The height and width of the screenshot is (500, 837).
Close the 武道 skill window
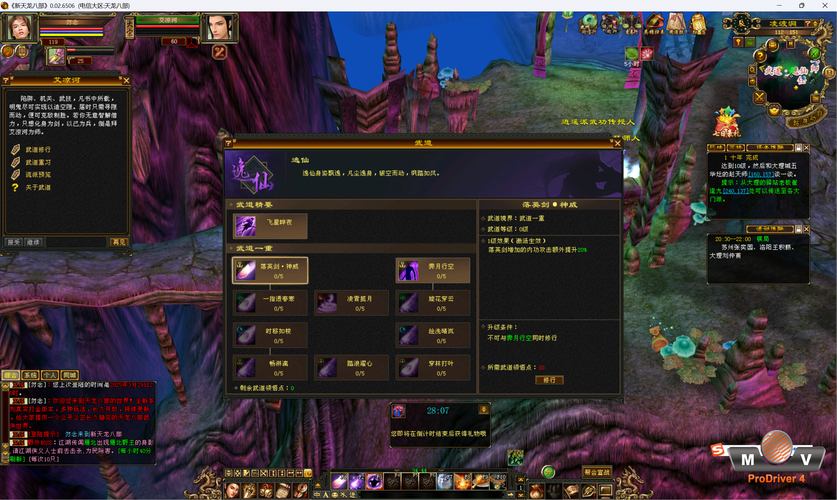point(617,143)
